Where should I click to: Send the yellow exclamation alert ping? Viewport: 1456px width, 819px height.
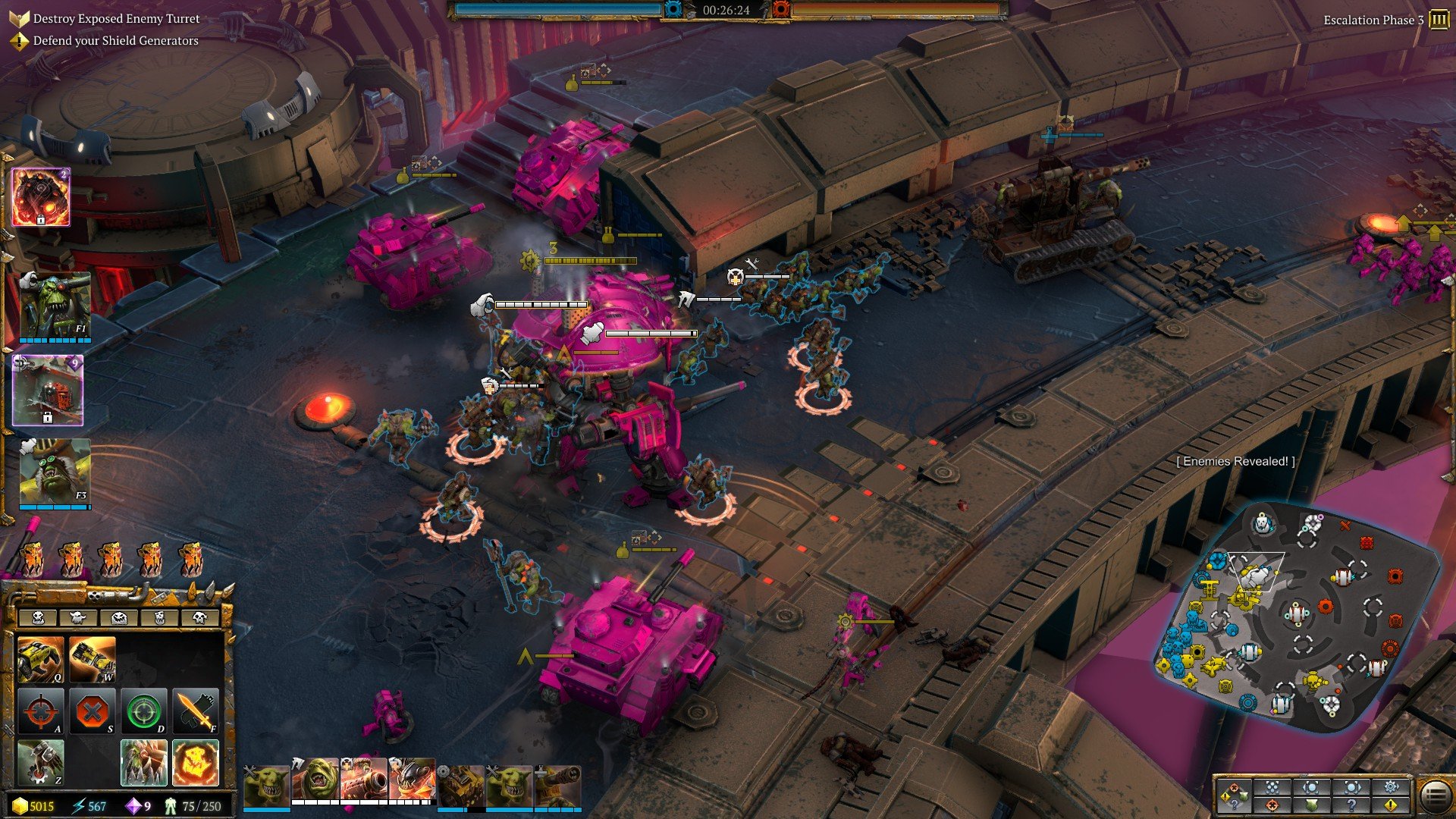point(1391,805)
